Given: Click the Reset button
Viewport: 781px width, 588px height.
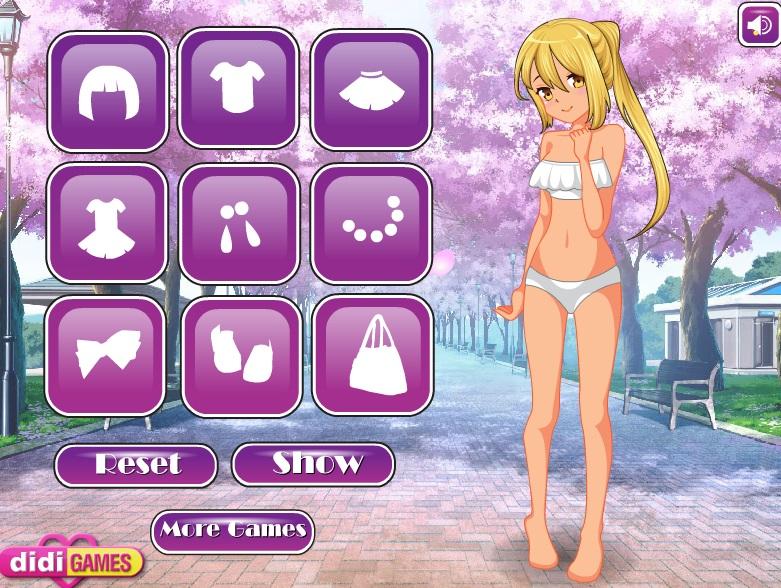Looking at the screenshot, I should point(136,465).
